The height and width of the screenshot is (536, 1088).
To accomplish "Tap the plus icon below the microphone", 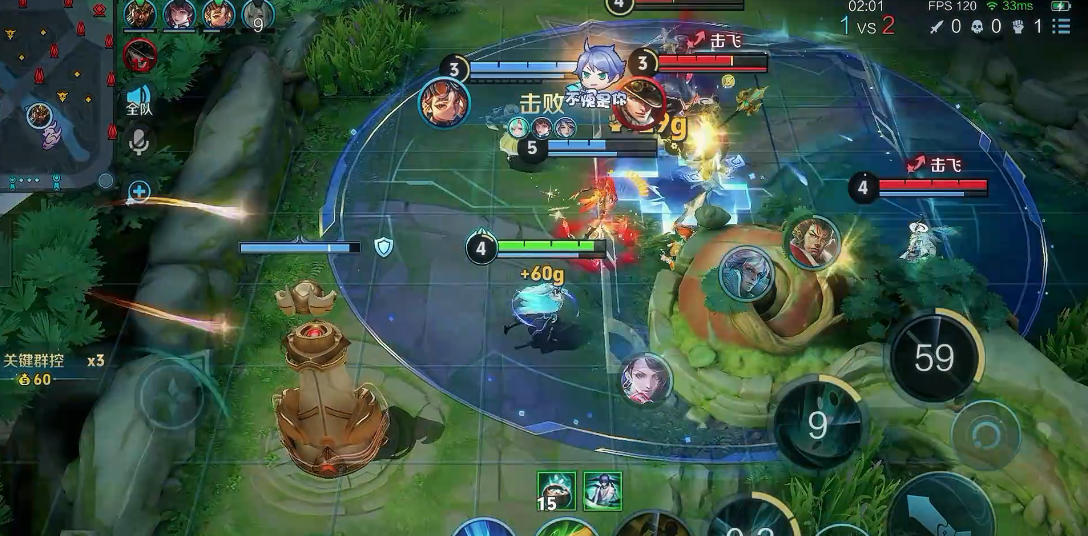I will tap(139, 192).
